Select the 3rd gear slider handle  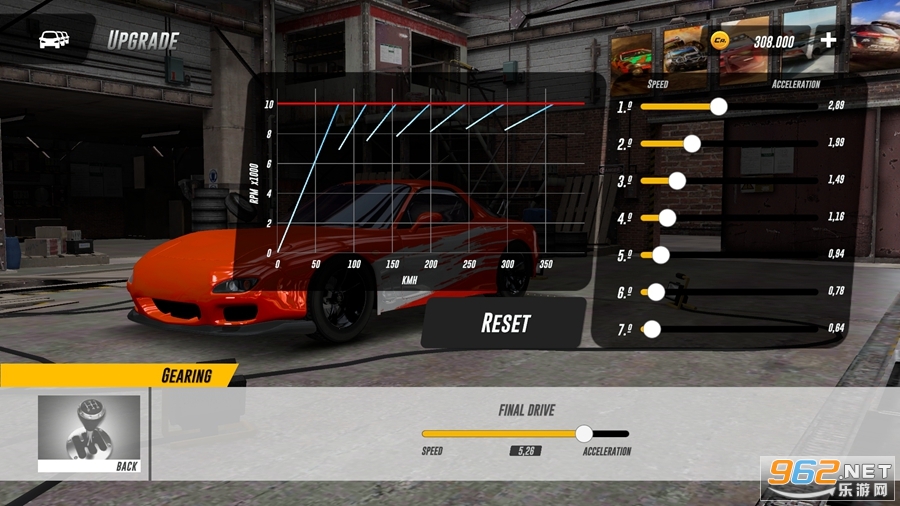[x=676, y=180]
